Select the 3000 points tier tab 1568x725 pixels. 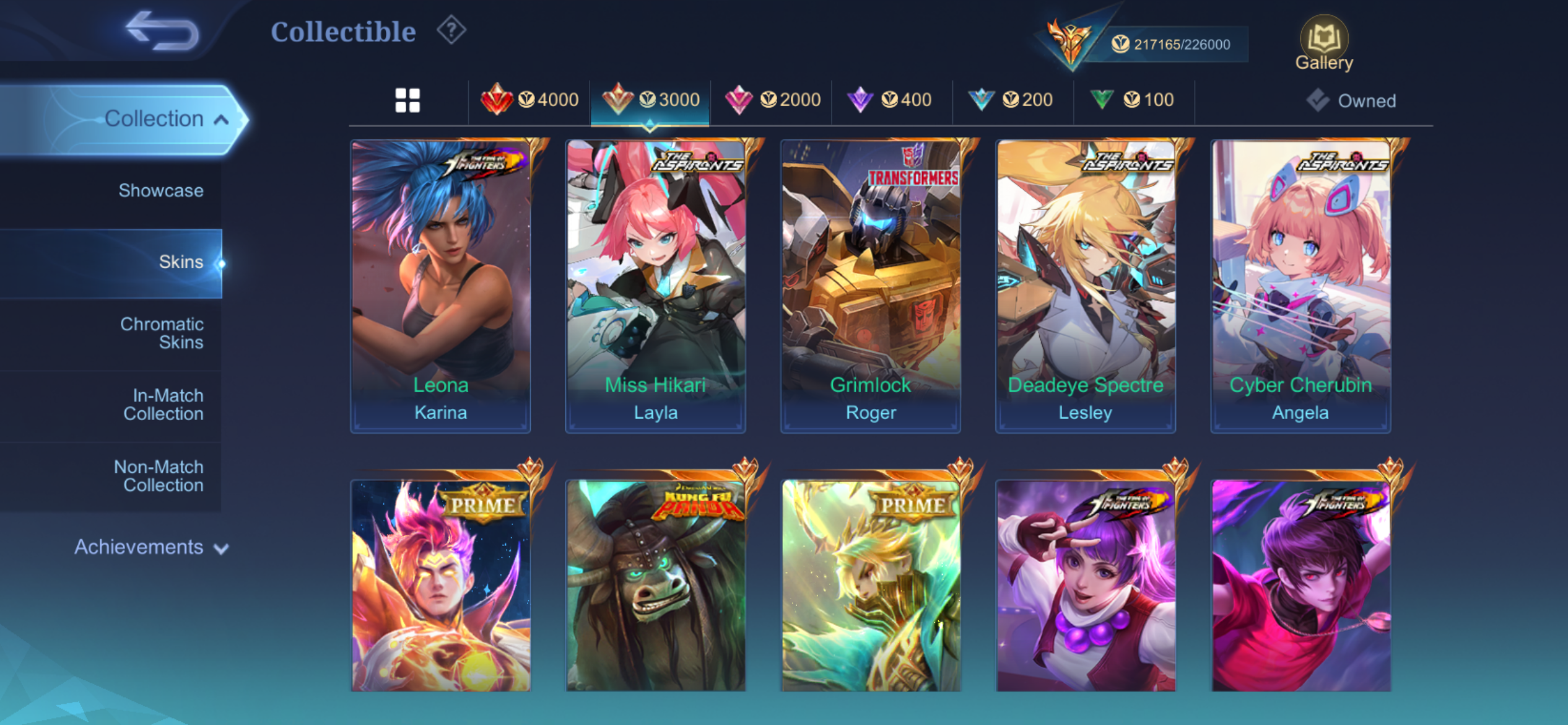pyautogui.click(x=650, y=100)
